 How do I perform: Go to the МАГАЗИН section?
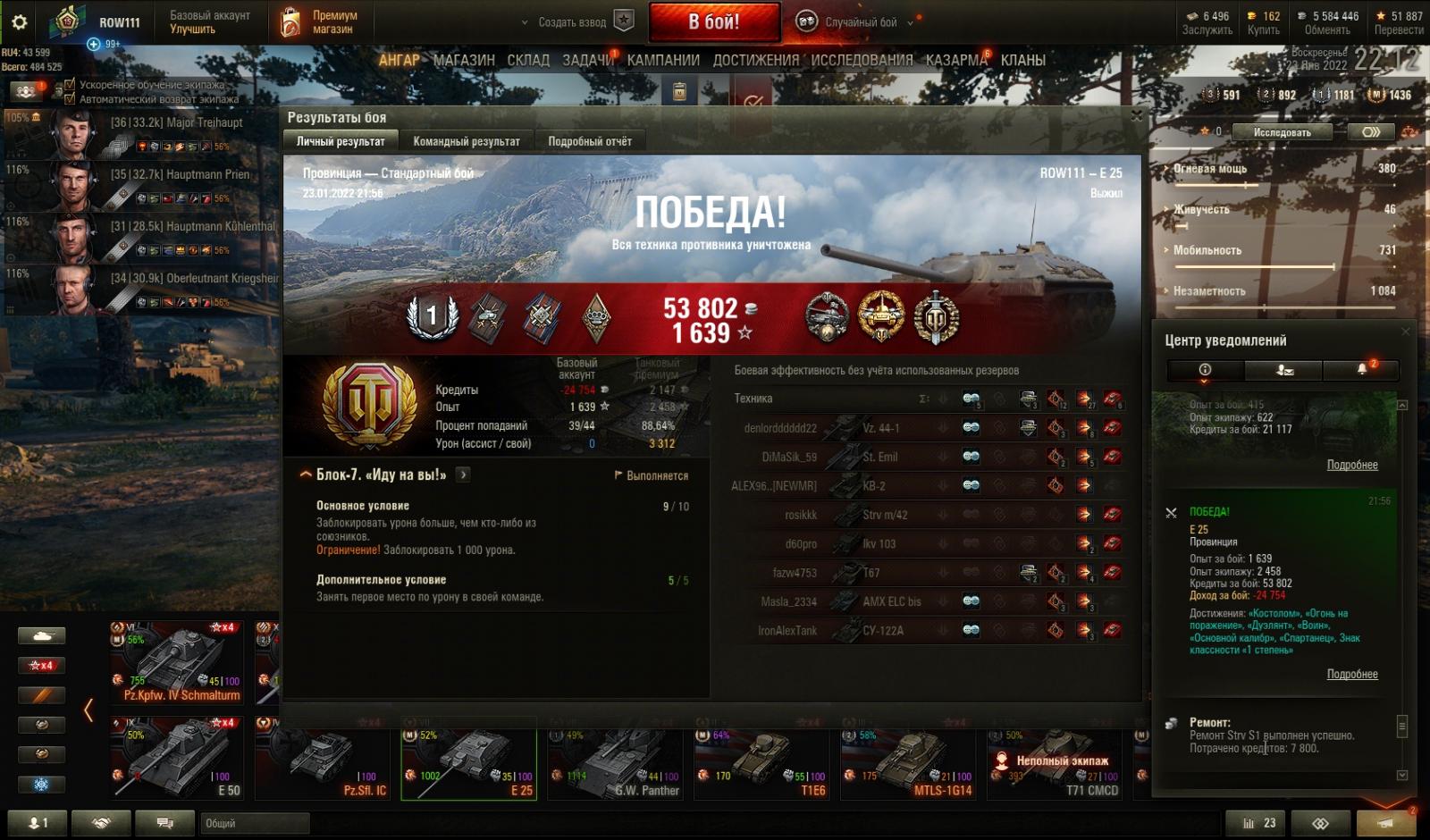(463, 60)
